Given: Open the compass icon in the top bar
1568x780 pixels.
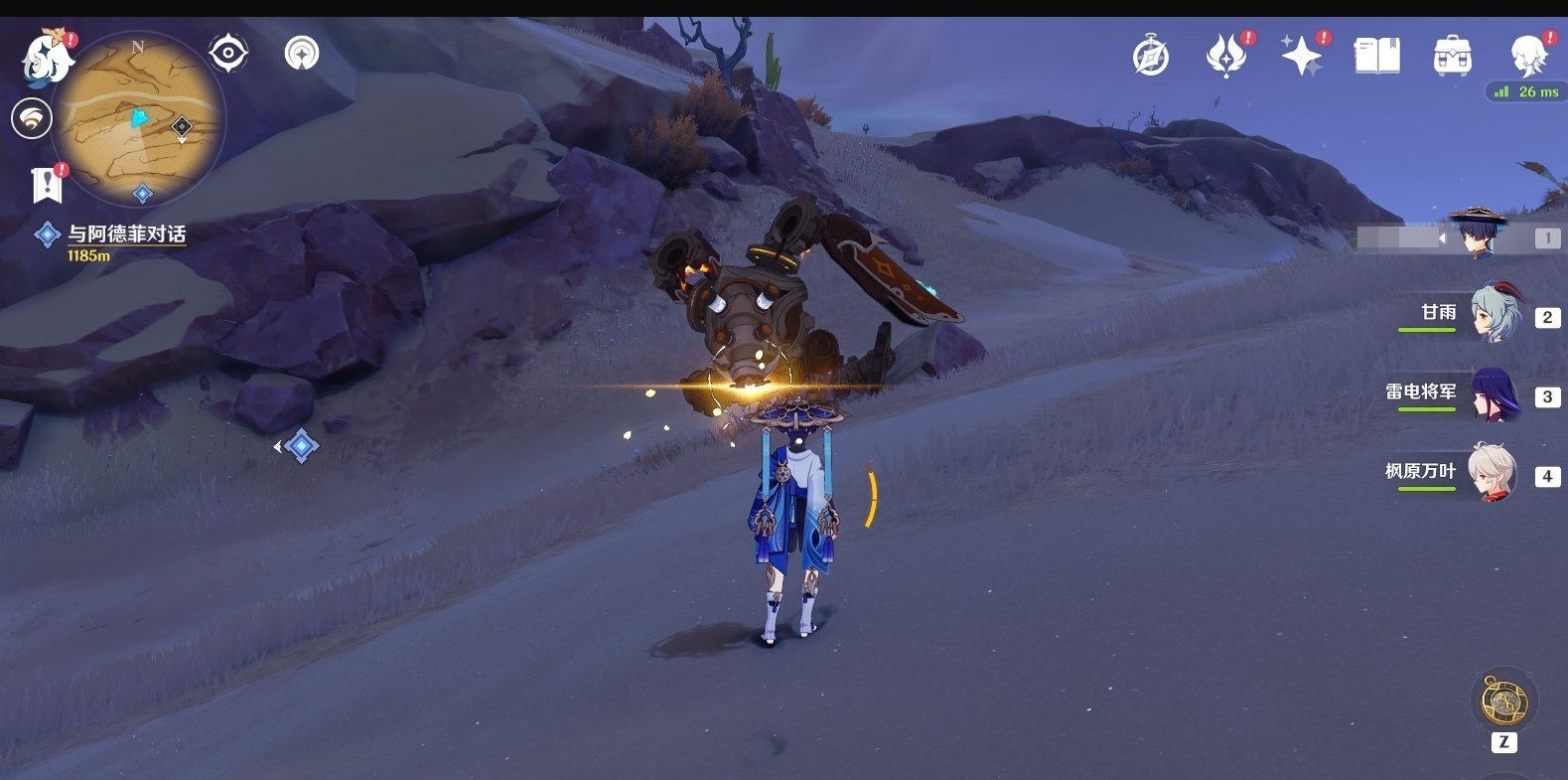Looking at the screenshot, I should tap(1151, 57).
